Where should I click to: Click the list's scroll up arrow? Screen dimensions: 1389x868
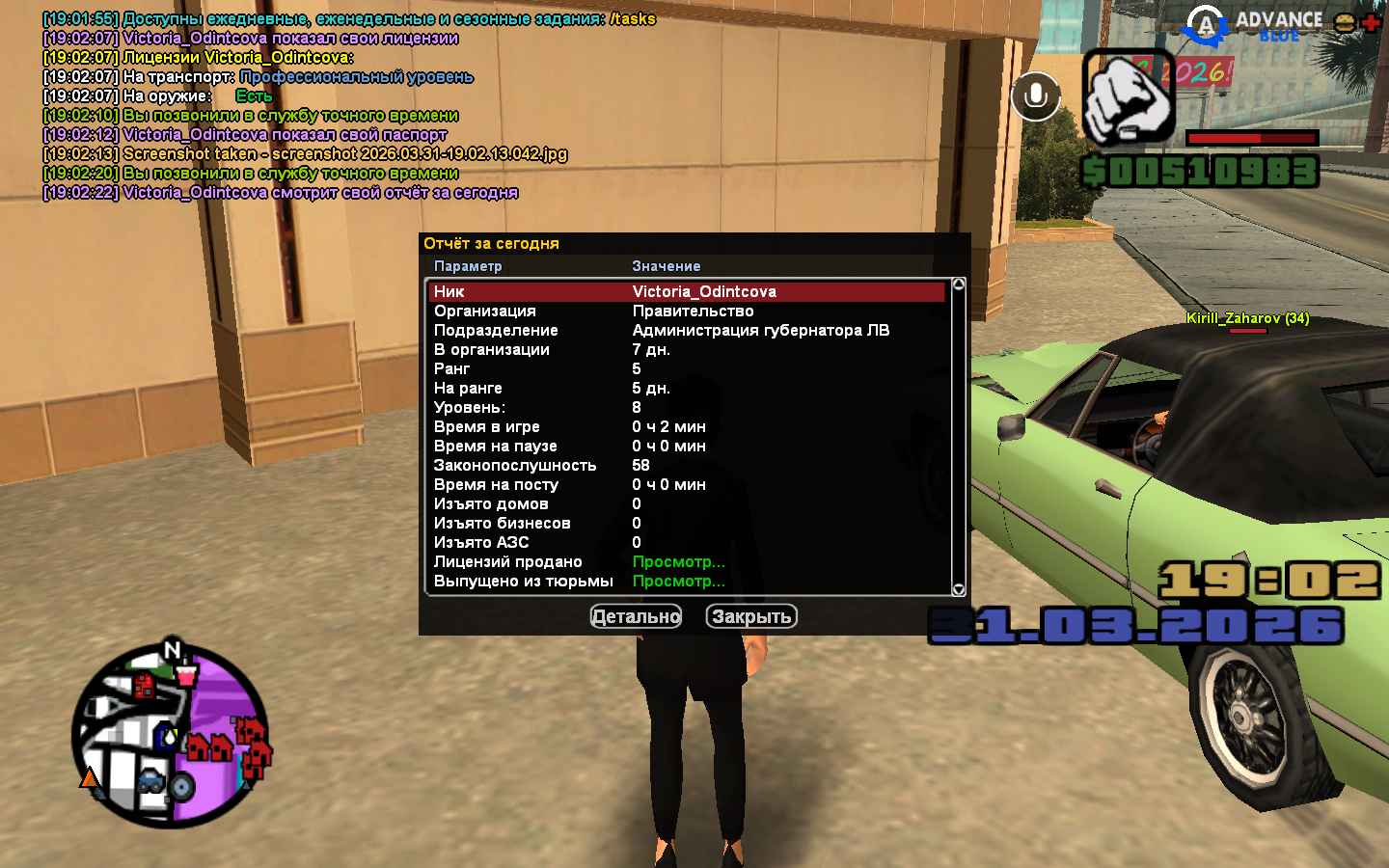pyautogui.click(x=958, y=285)
